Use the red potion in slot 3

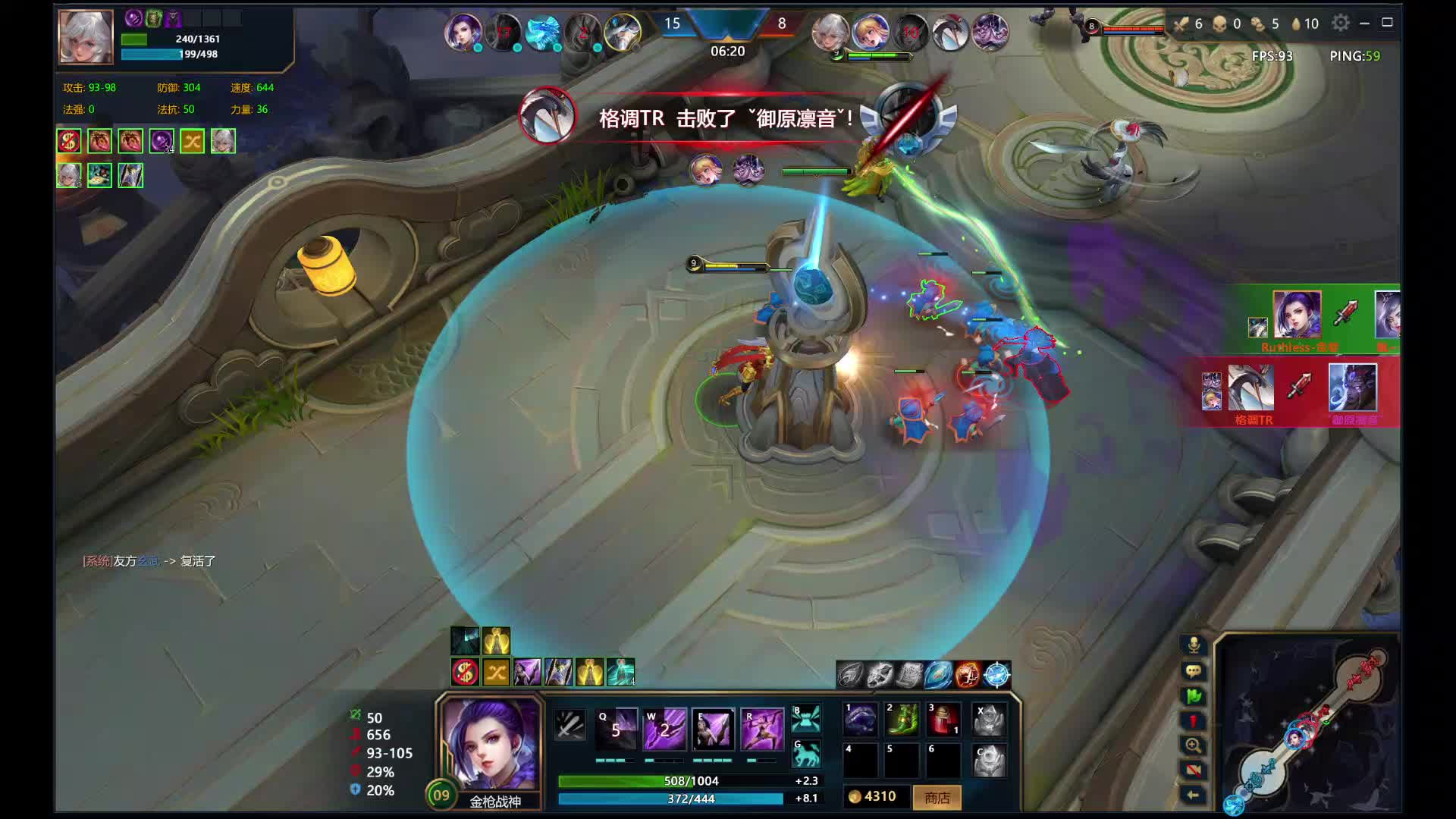(943, 719)
